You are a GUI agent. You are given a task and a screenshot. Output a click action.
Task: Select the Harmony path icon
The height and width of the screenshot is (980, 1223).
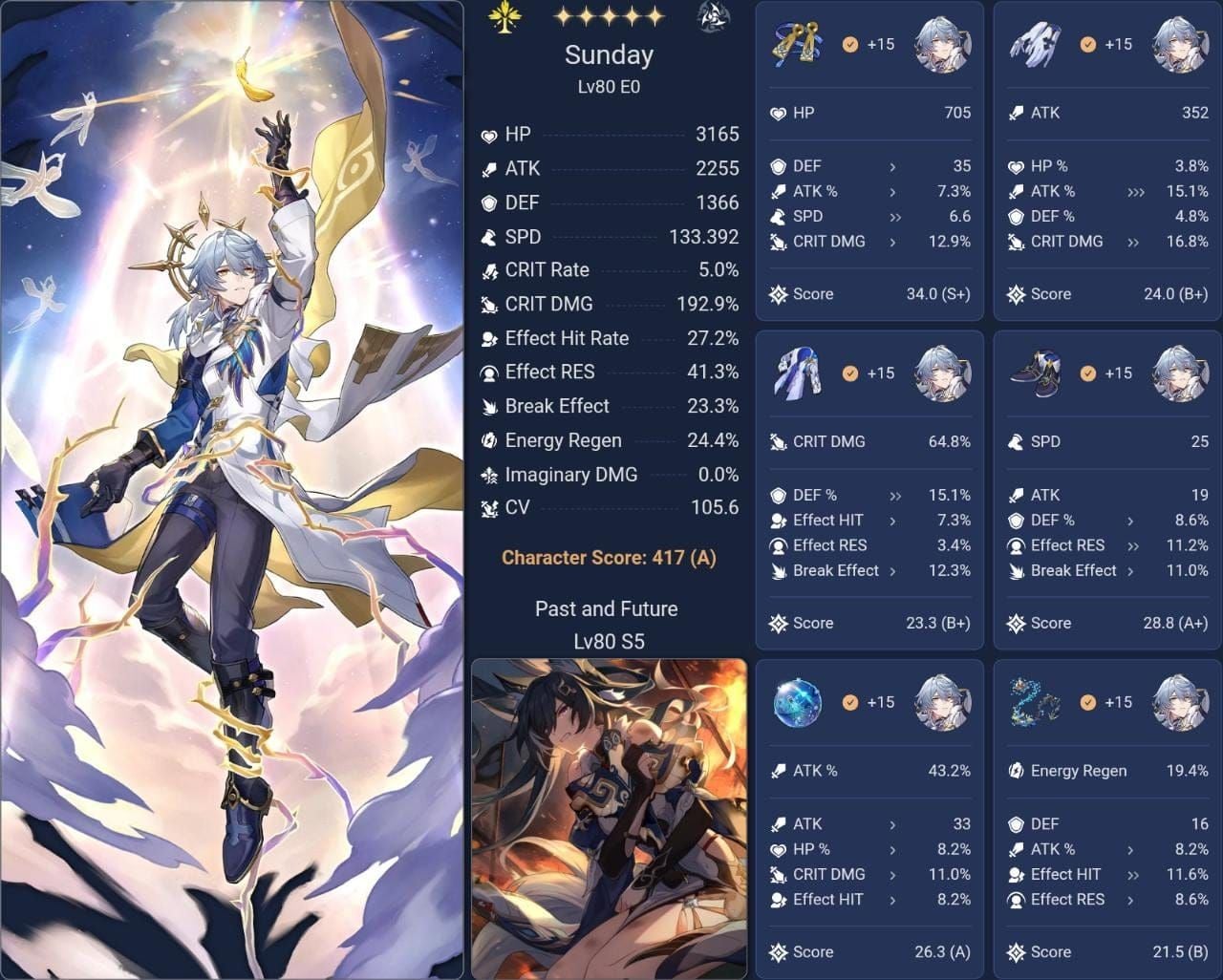pos(506,18)
